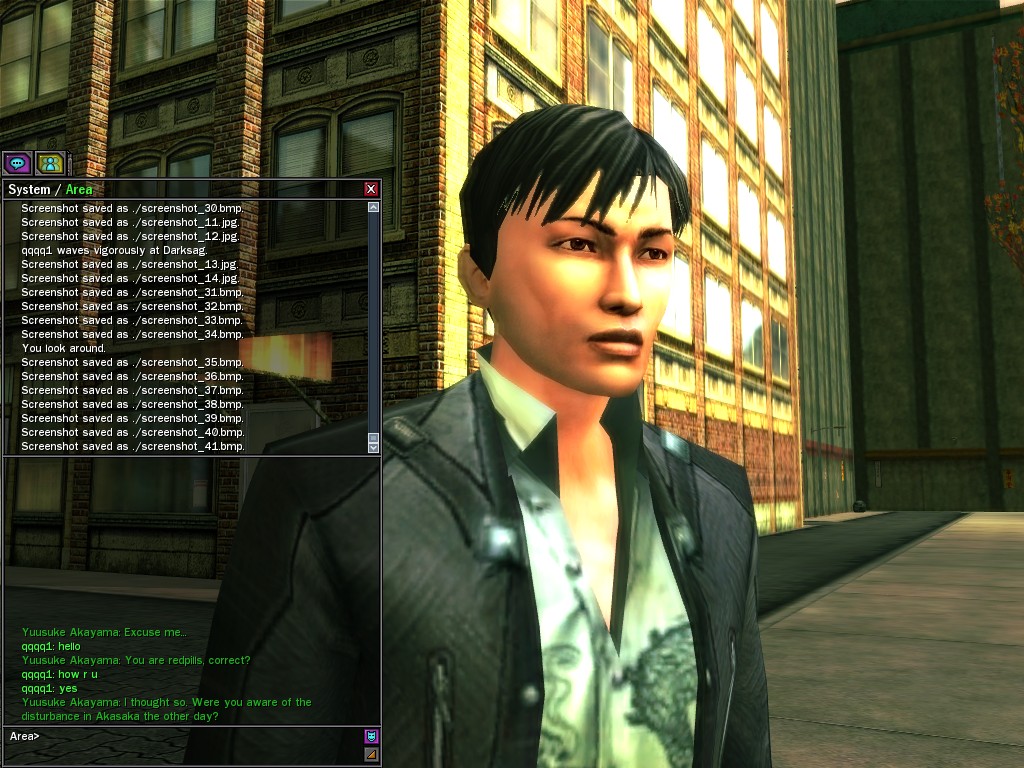
Task: Close the System / Area chat window
Action: [x=371, y=189]
